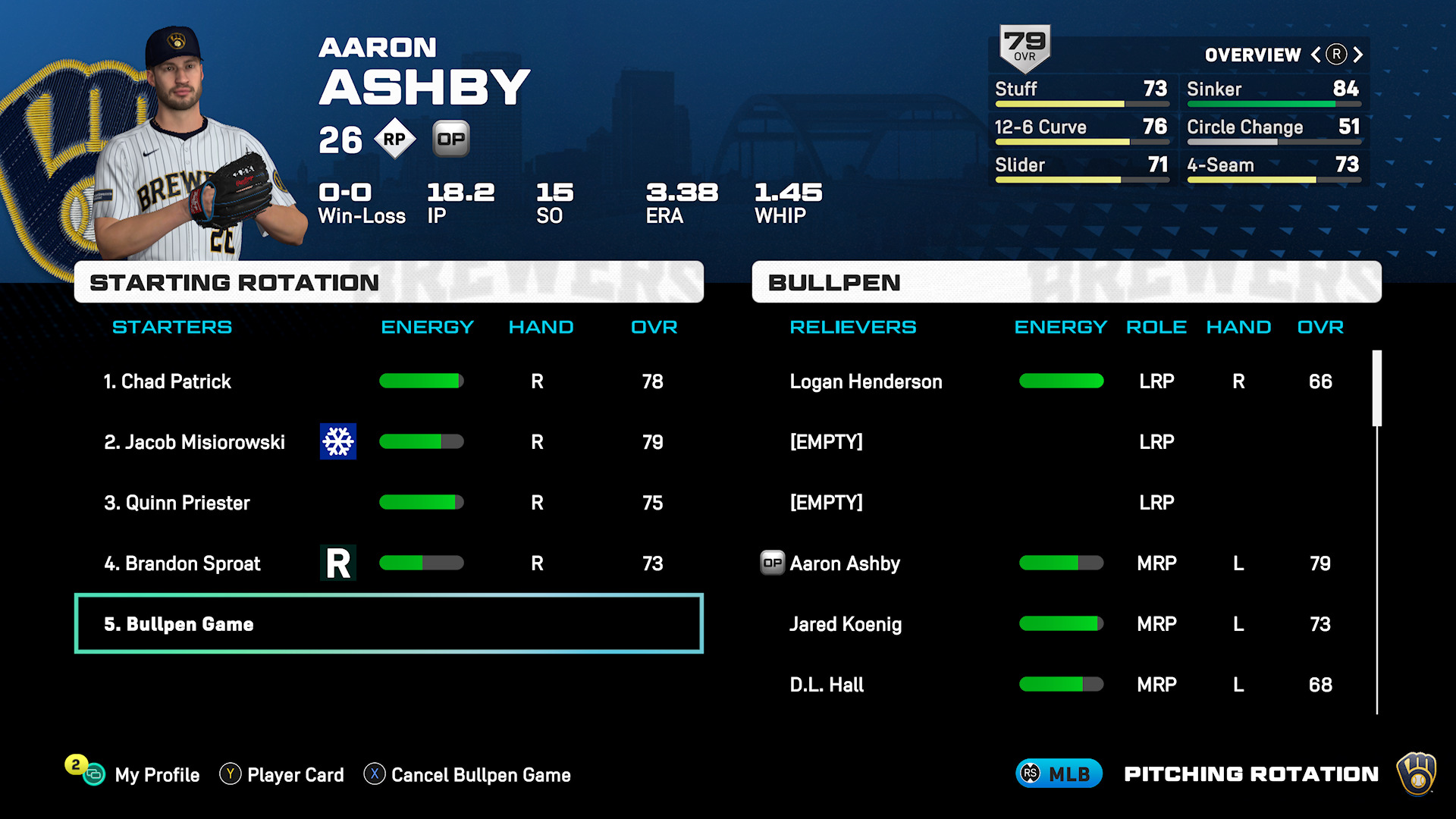Click the bullpen list scrollbar
Viewport: 1456px width, 819px height.
pyautogui.click(x=1376, y=388)
